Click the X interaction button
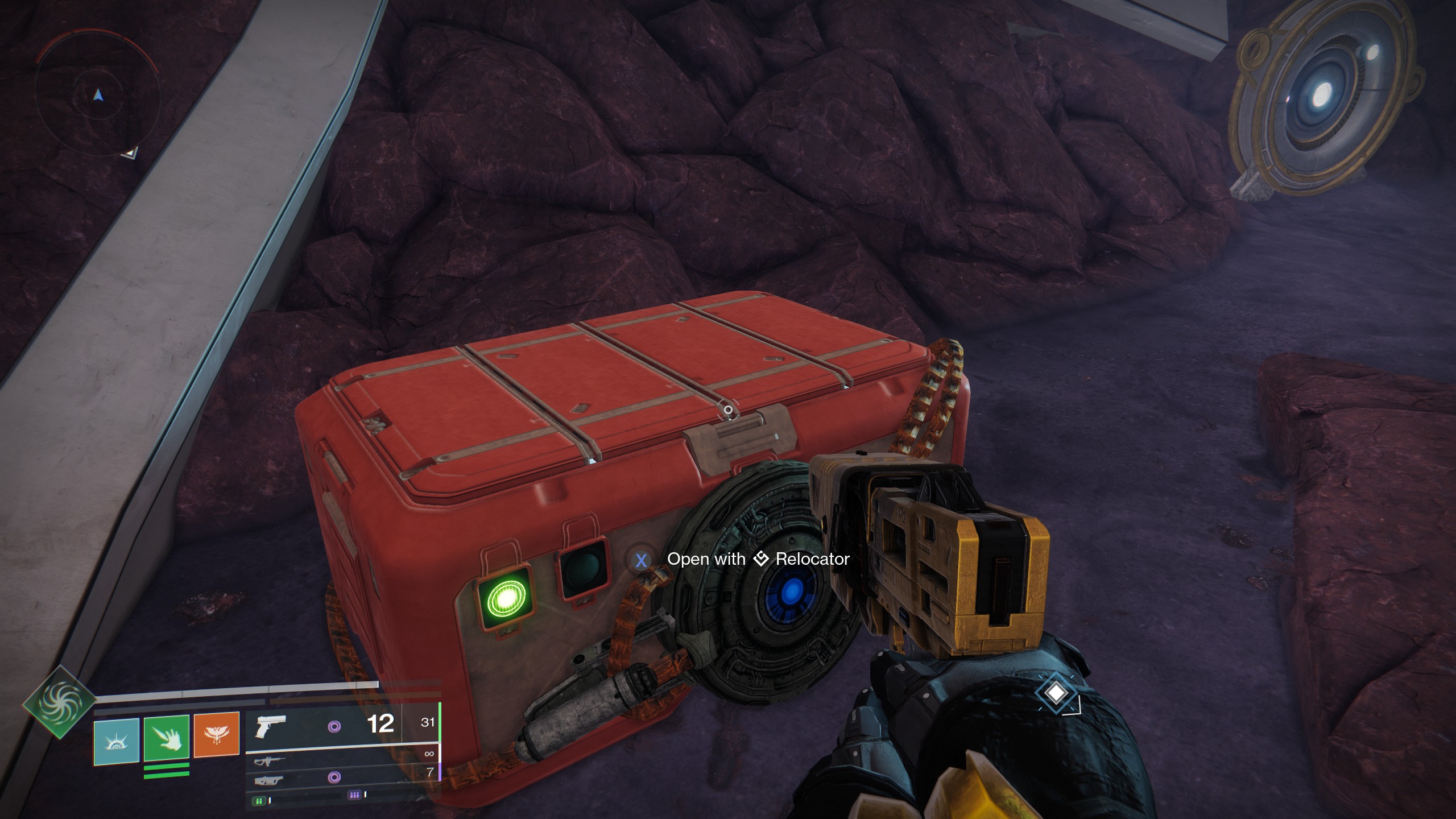 pyautogui.click(x=642, y=560)
